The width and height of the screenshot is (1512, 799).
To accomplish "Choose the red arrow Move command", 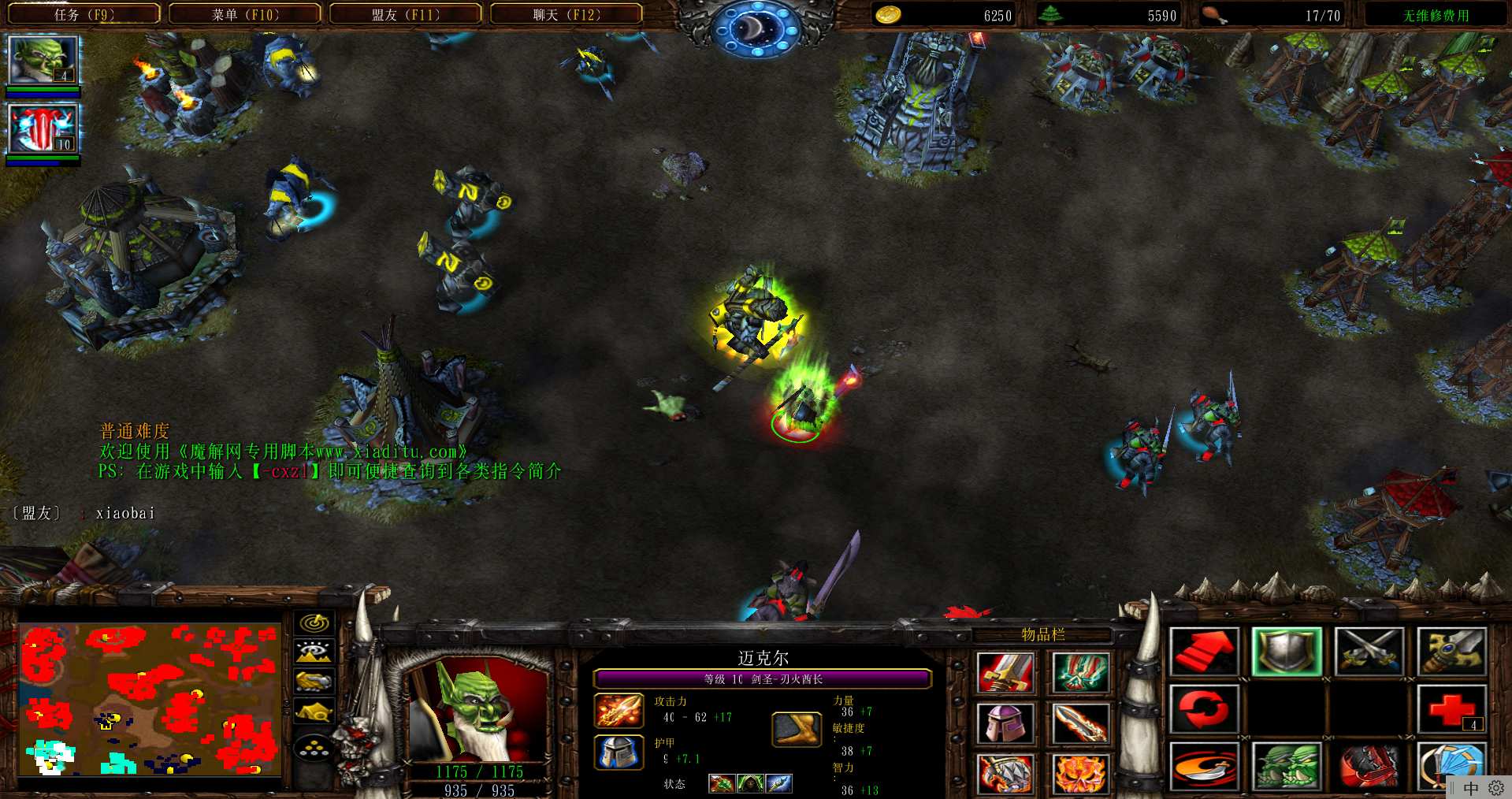I will point(1202,652).
